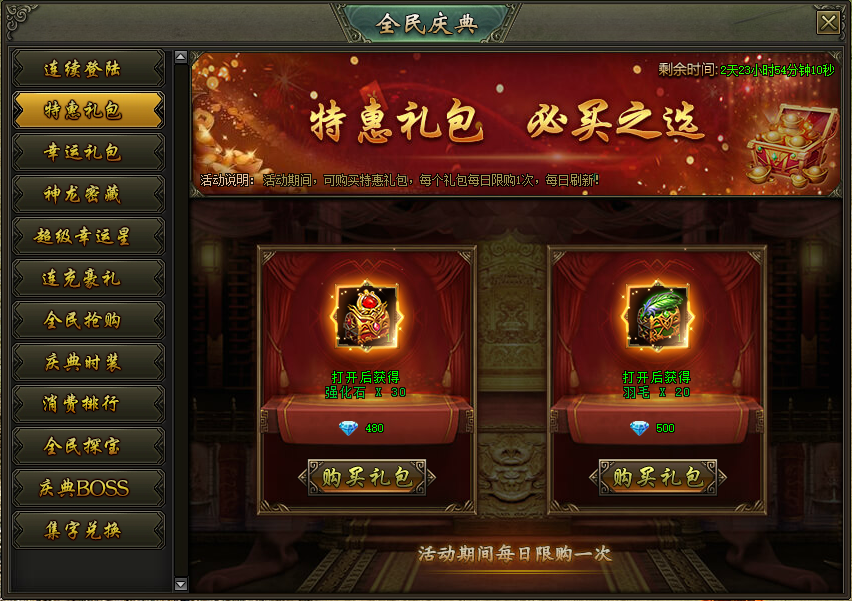This screenshot has width=852, height=601.
Task: Click the red 强化石 gift chest icon
Action: [367, 318]
